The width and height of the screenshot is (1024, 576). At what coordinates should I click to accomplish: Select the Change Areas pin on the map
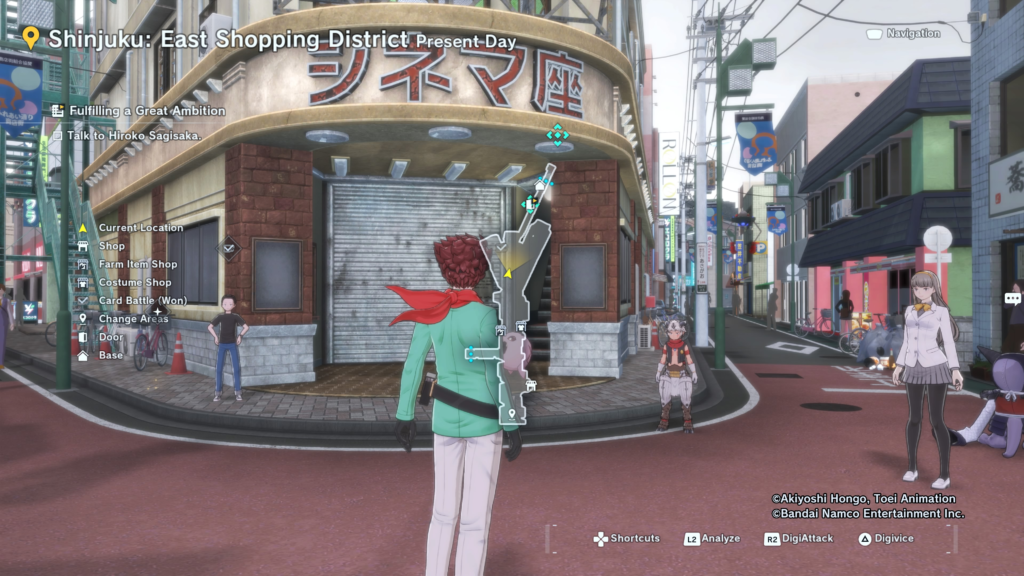[x=512, y=413]
